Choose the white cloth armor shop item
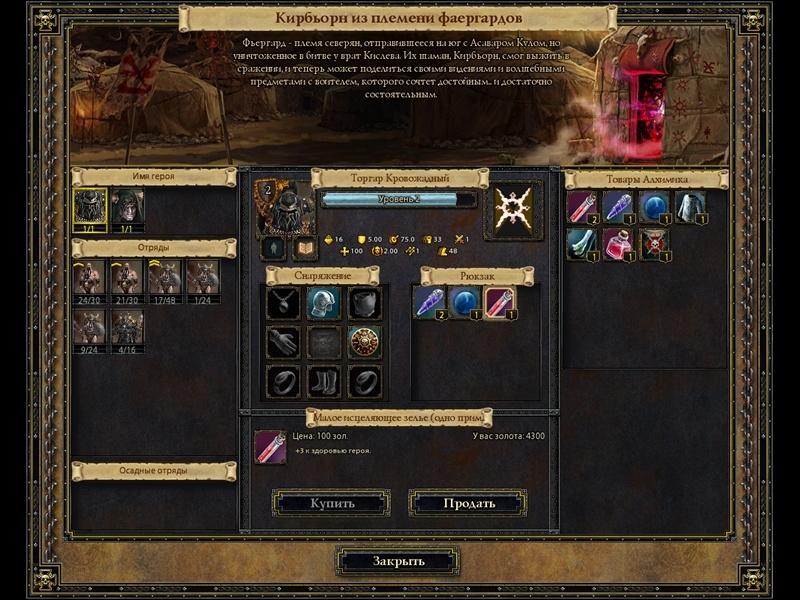The width and height of the screenshot is (800, 600). [690, 206]
